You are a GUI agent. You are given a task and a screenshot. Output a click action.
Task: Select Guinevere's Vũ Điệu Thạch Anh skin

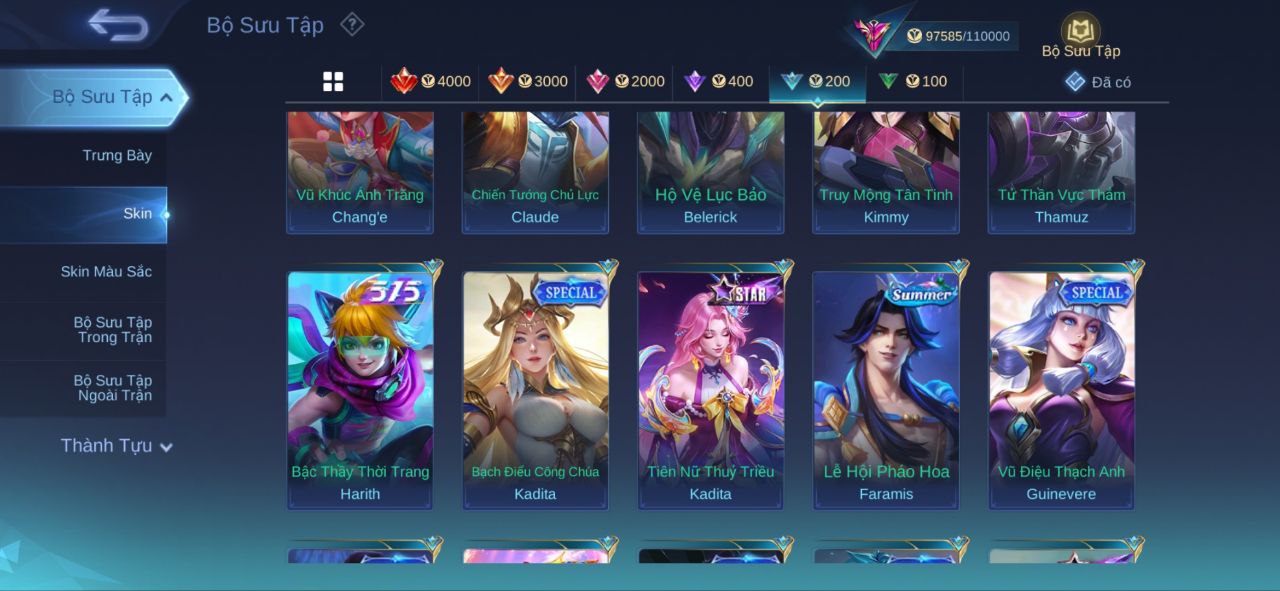click(1061, 389)
